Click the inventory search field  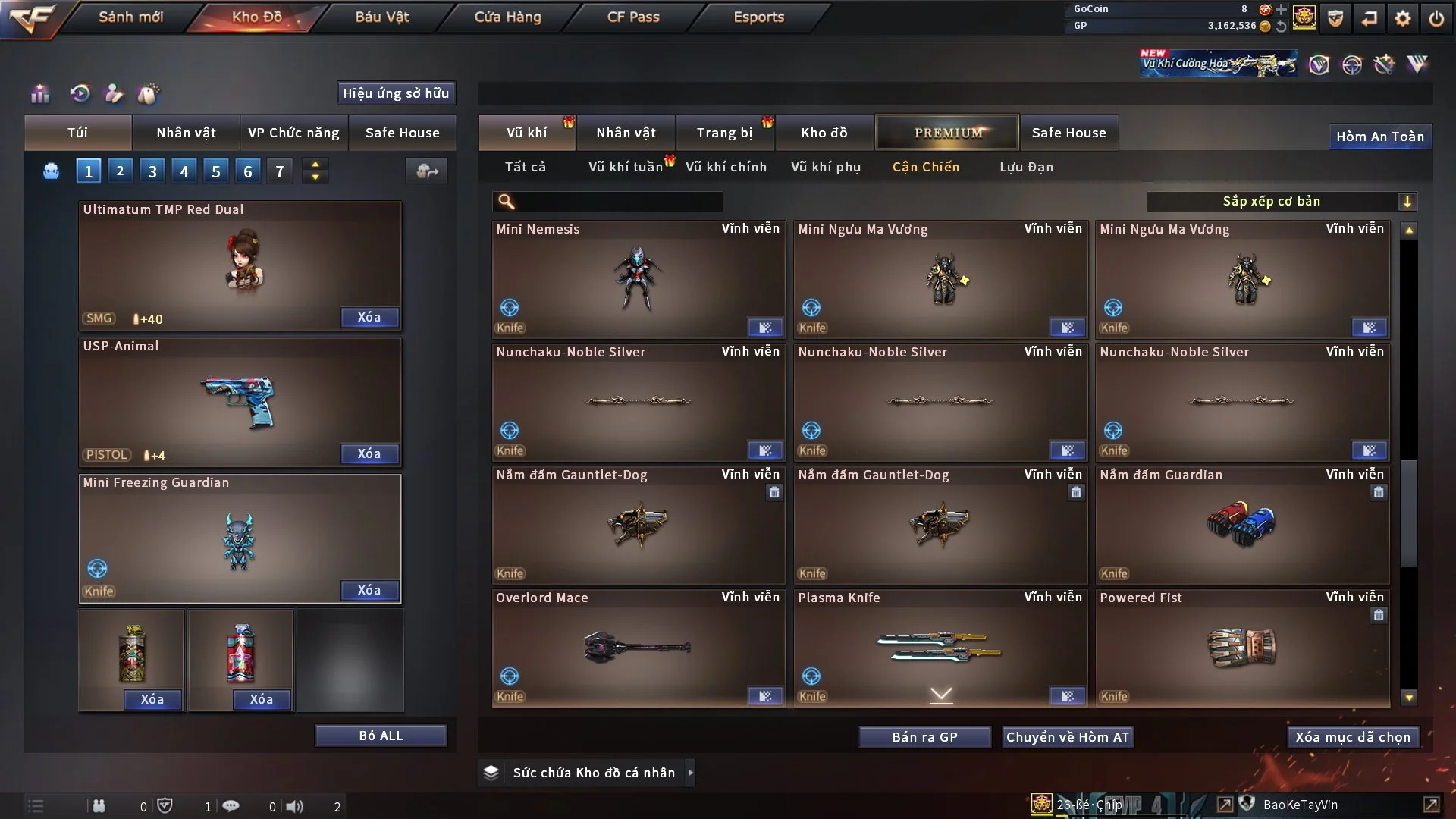(x=618, y=201)
